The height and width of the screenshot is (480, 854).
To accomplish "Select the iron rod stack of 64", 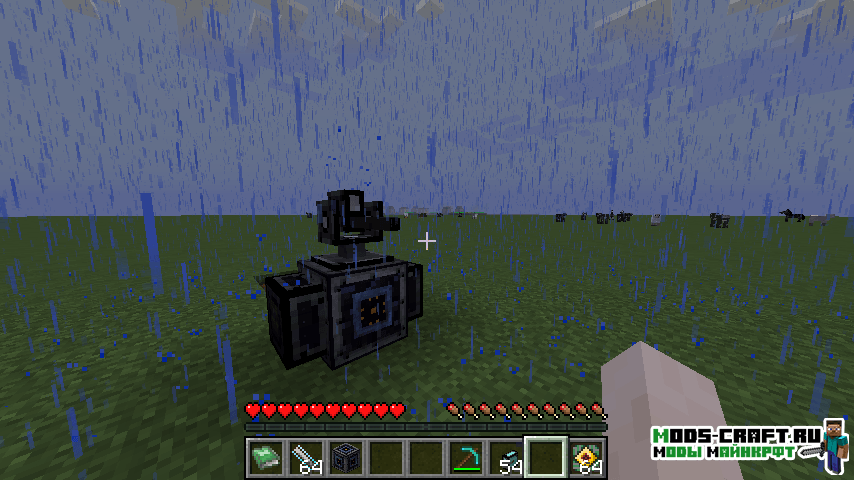I will coord(305,458).
